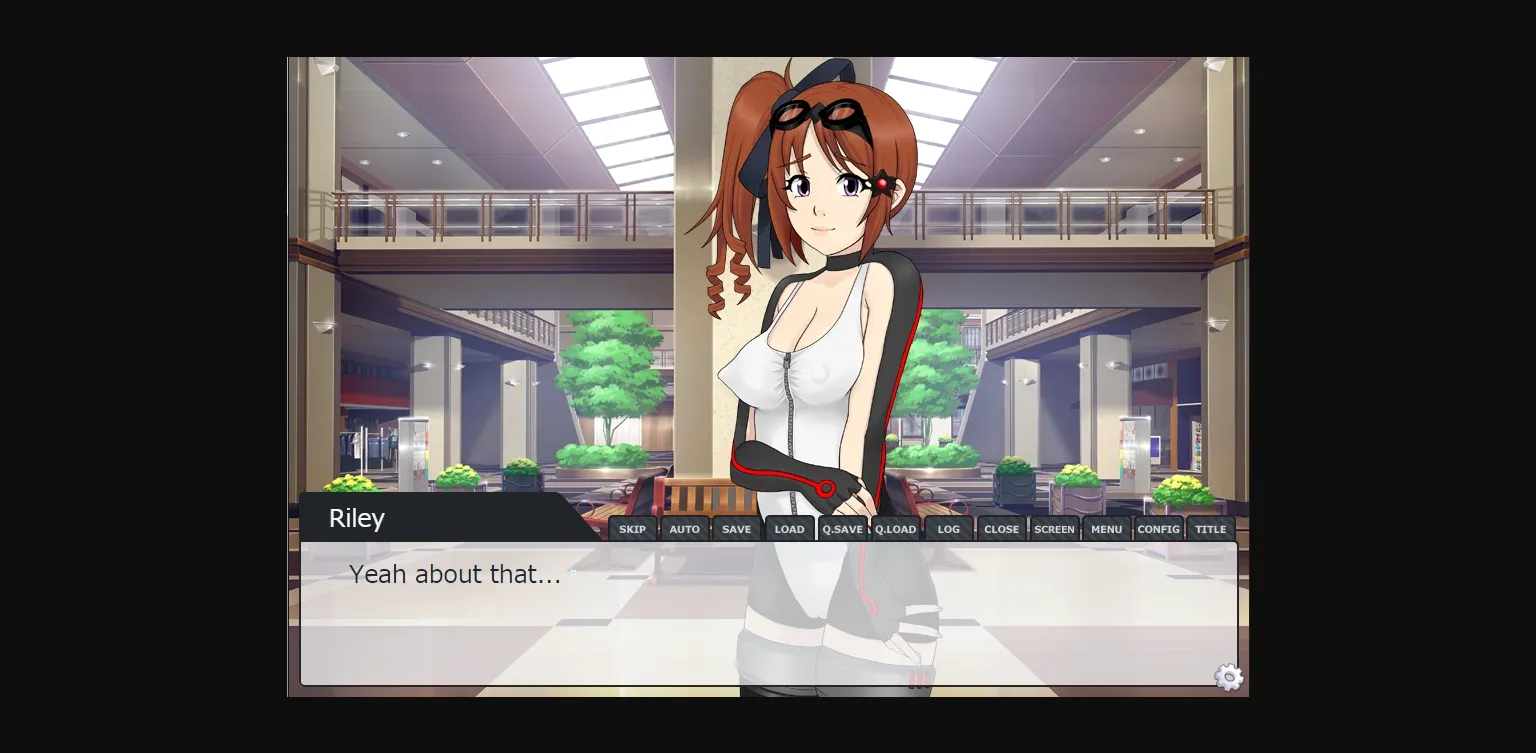
Task: Toggle AUTO dialogue advance
Action: [685, 528]
